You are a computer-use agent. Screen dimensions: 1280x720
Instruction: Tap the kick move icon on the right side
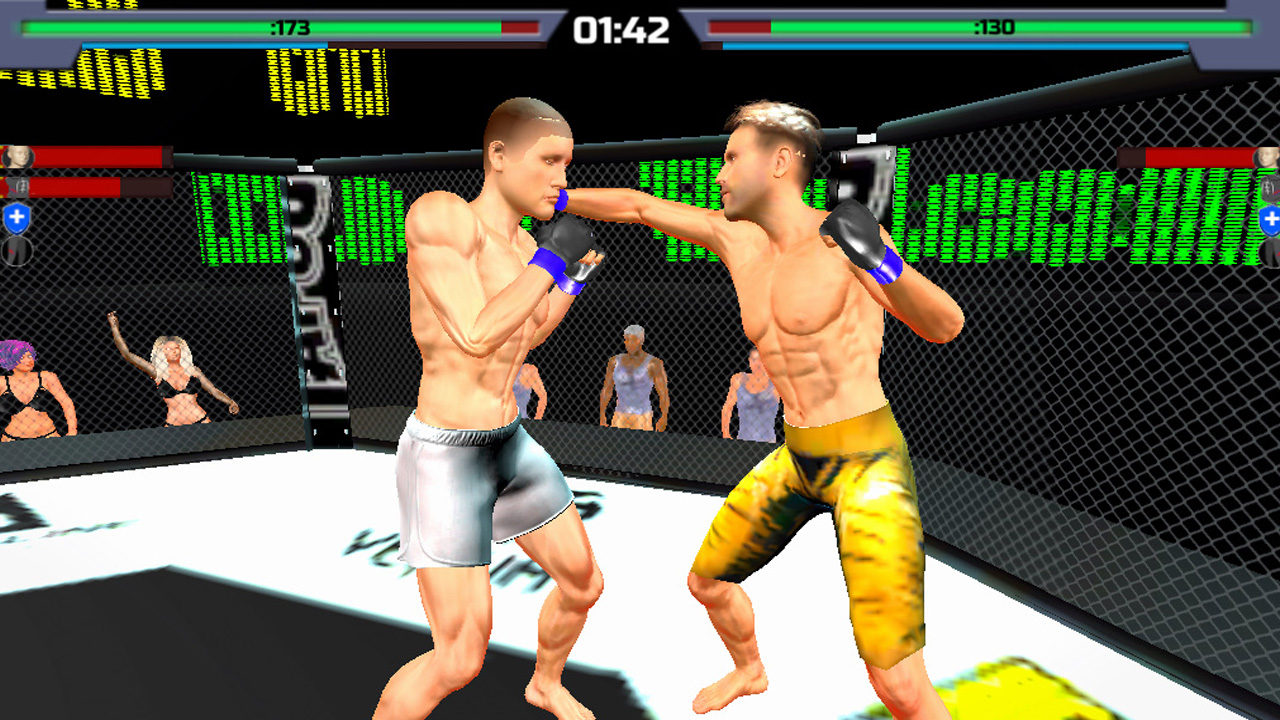[1268, 252]
